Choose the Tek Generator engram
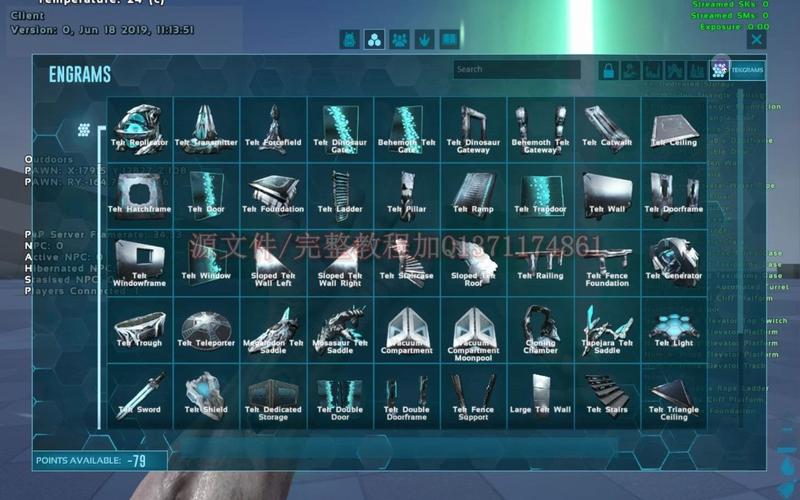This screenshot has width=800, height=500. [674, 262]
